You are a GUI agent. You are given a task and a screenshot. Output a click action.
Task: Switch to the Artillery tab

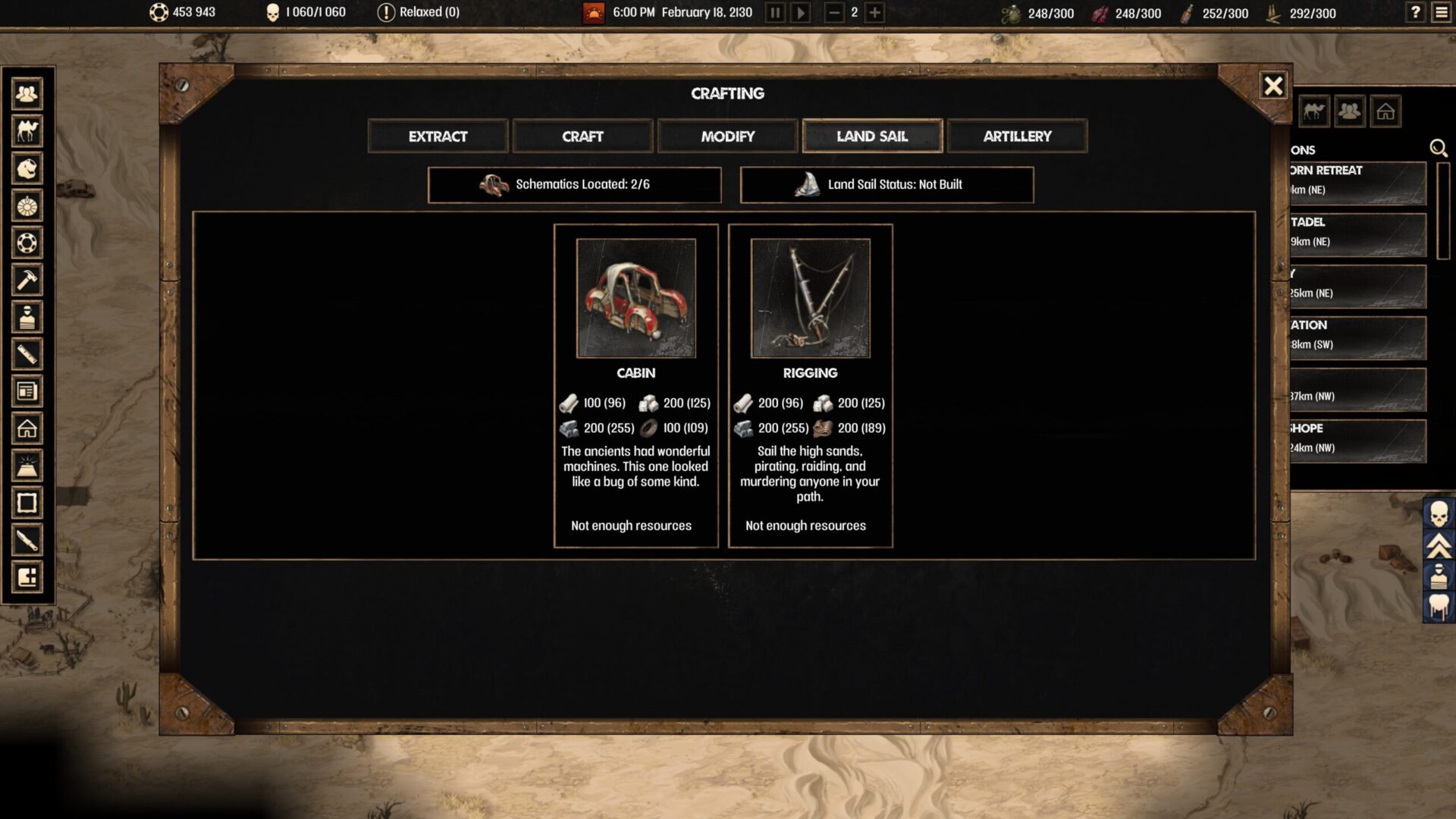click(1017, 136)
